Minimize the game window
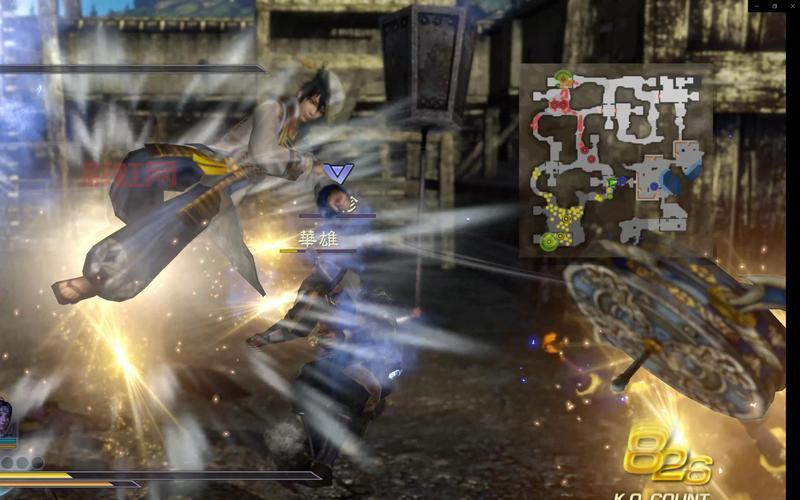This screenshot has height=500, width=800. coord(756,5)
